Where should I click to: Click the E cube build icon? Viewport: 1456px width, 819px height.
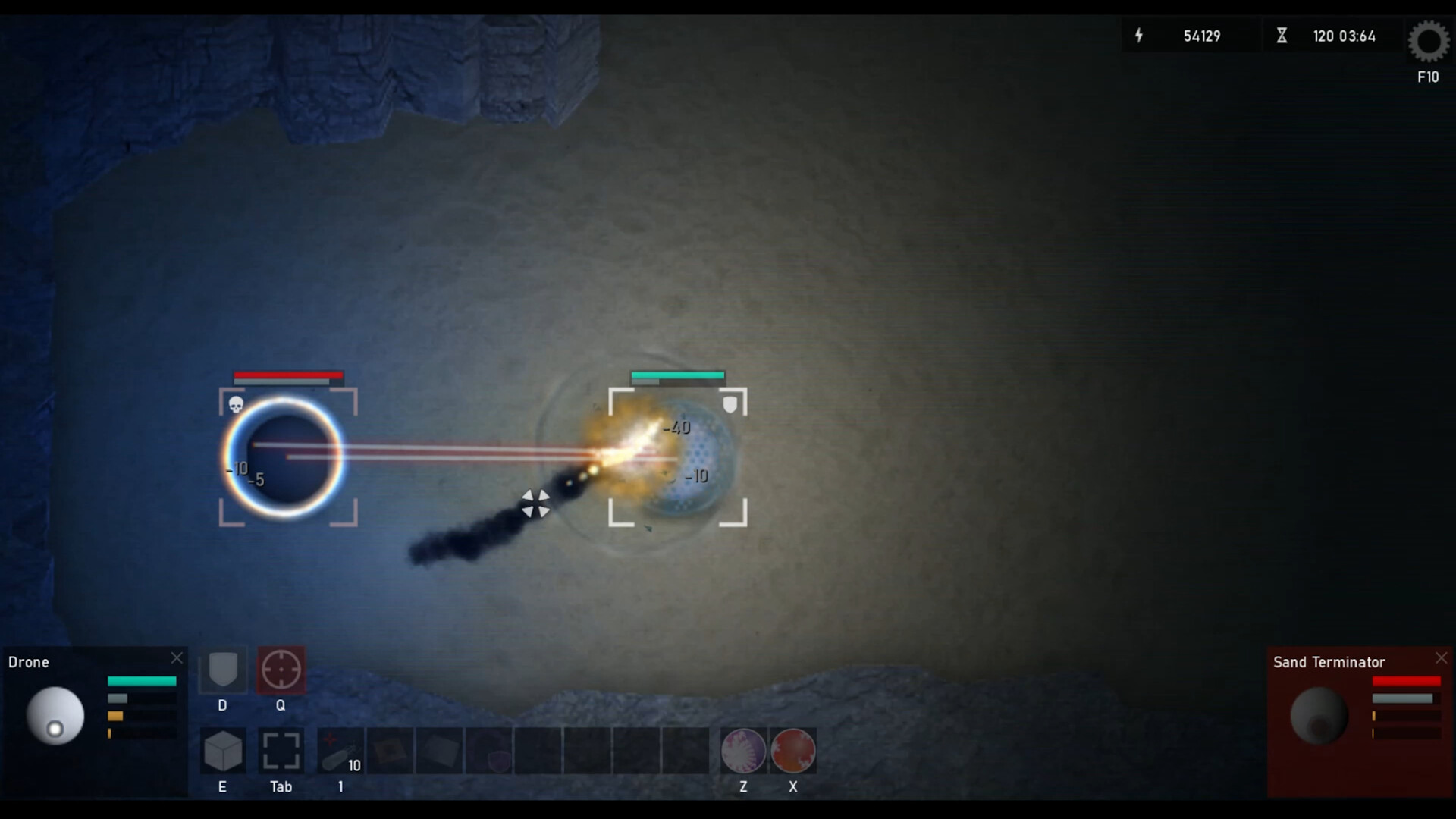(x=222, y=751)
